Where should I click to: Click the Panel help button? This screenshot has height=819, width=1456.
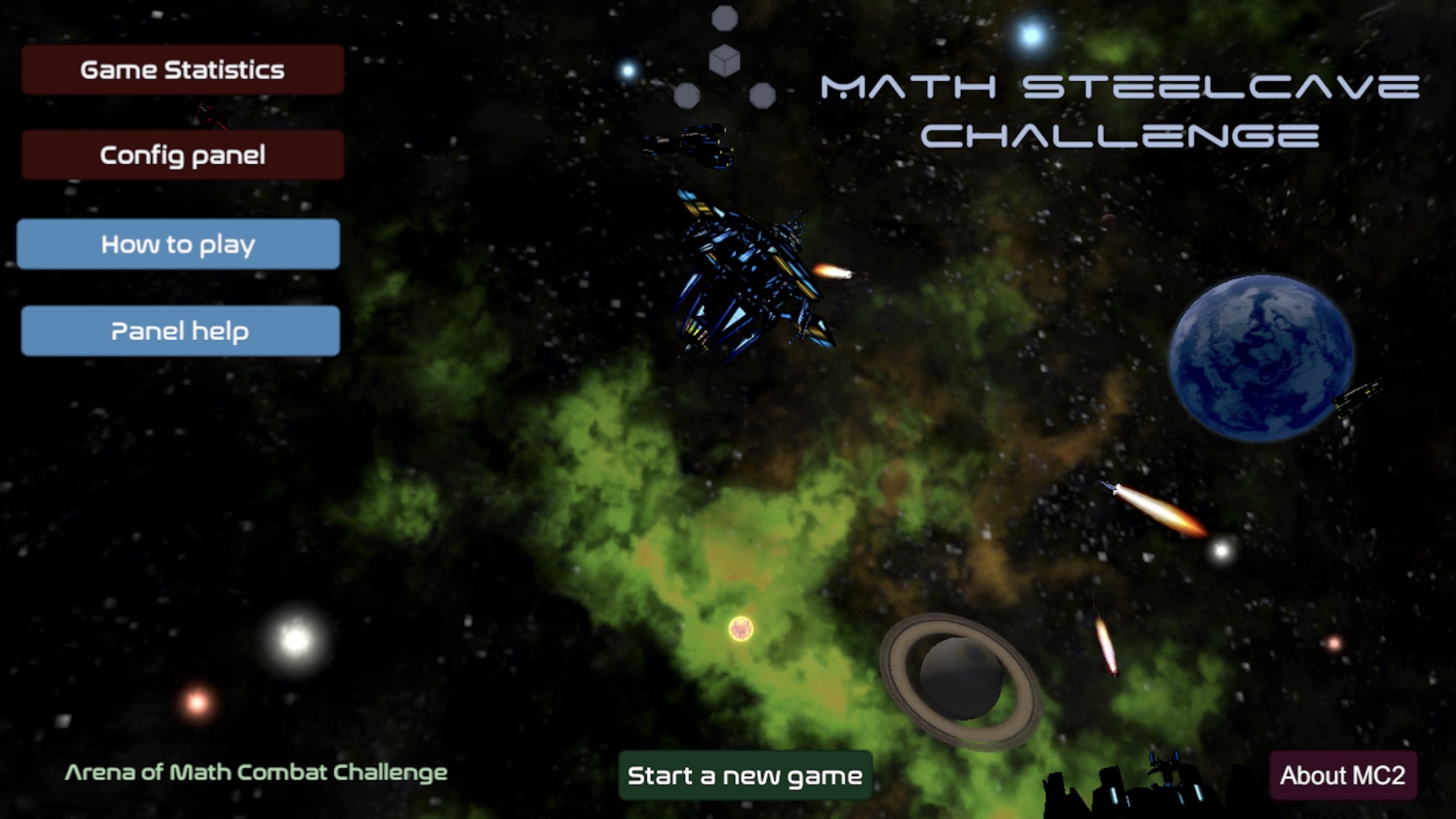click(180, 330)
